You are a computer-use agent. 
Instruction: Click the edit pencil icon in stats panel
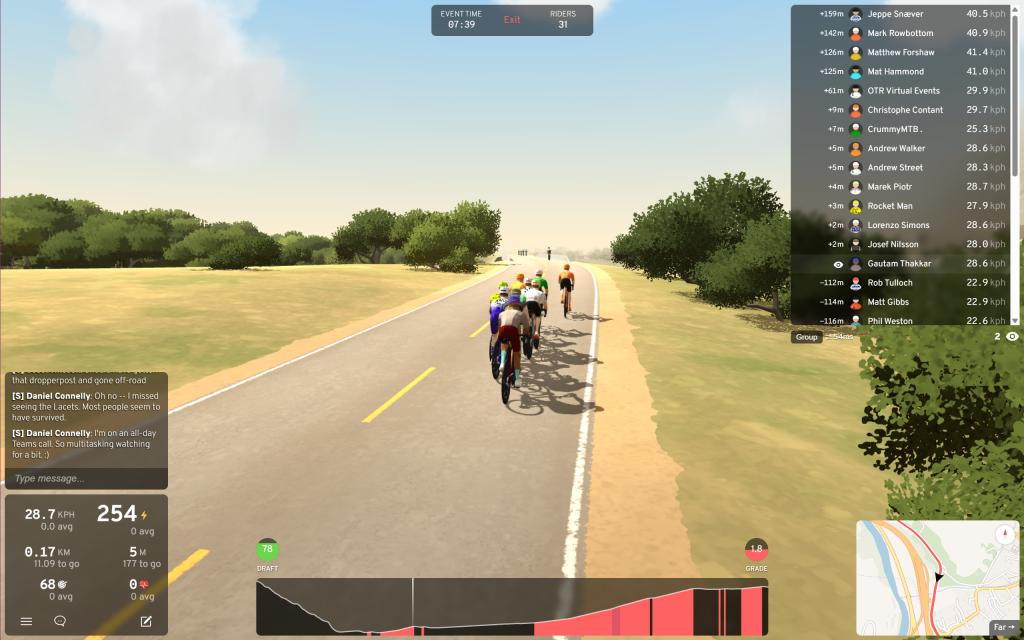146,621
